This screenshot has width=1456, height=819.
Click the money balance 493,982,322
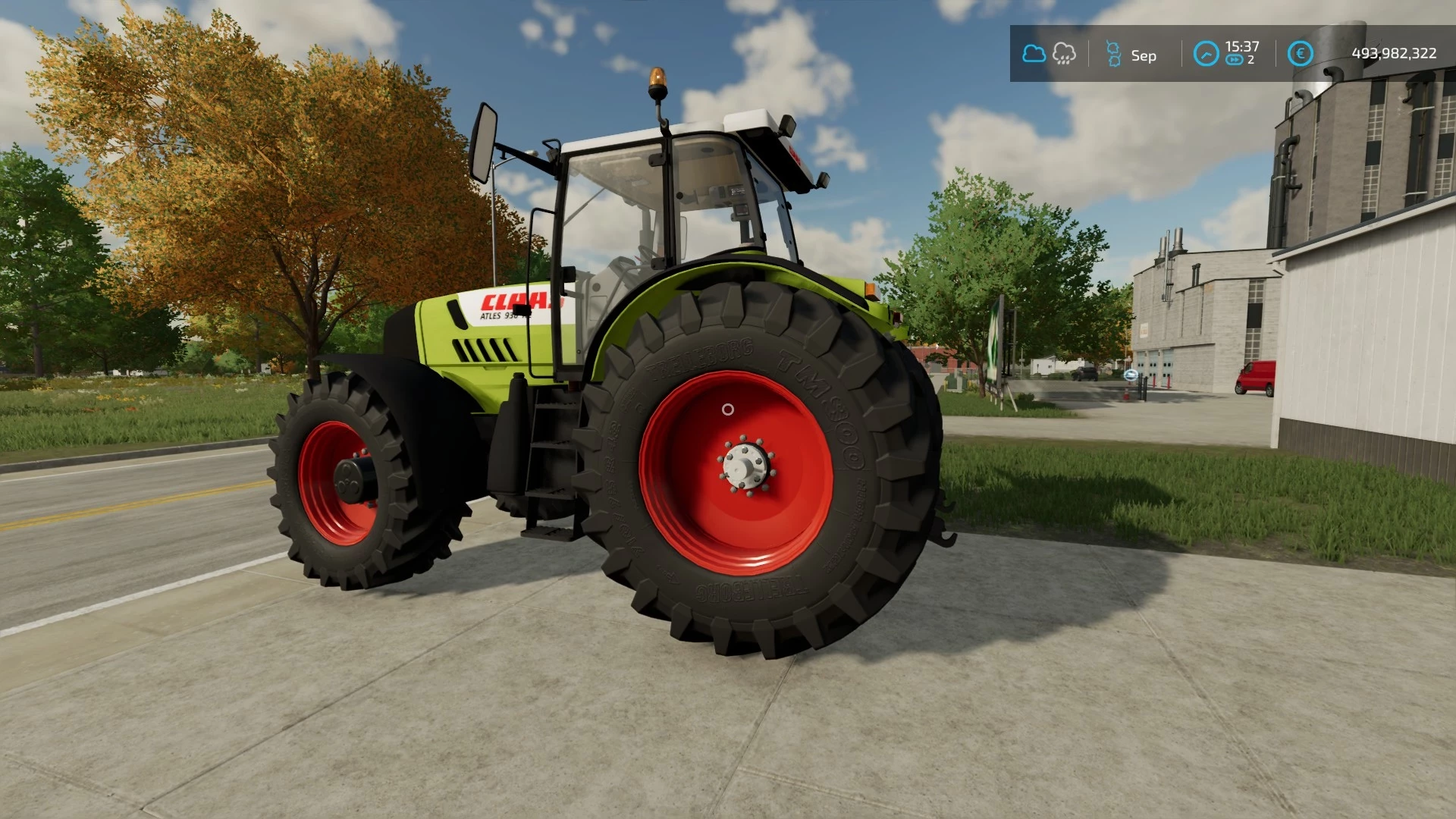(1394, 53)
